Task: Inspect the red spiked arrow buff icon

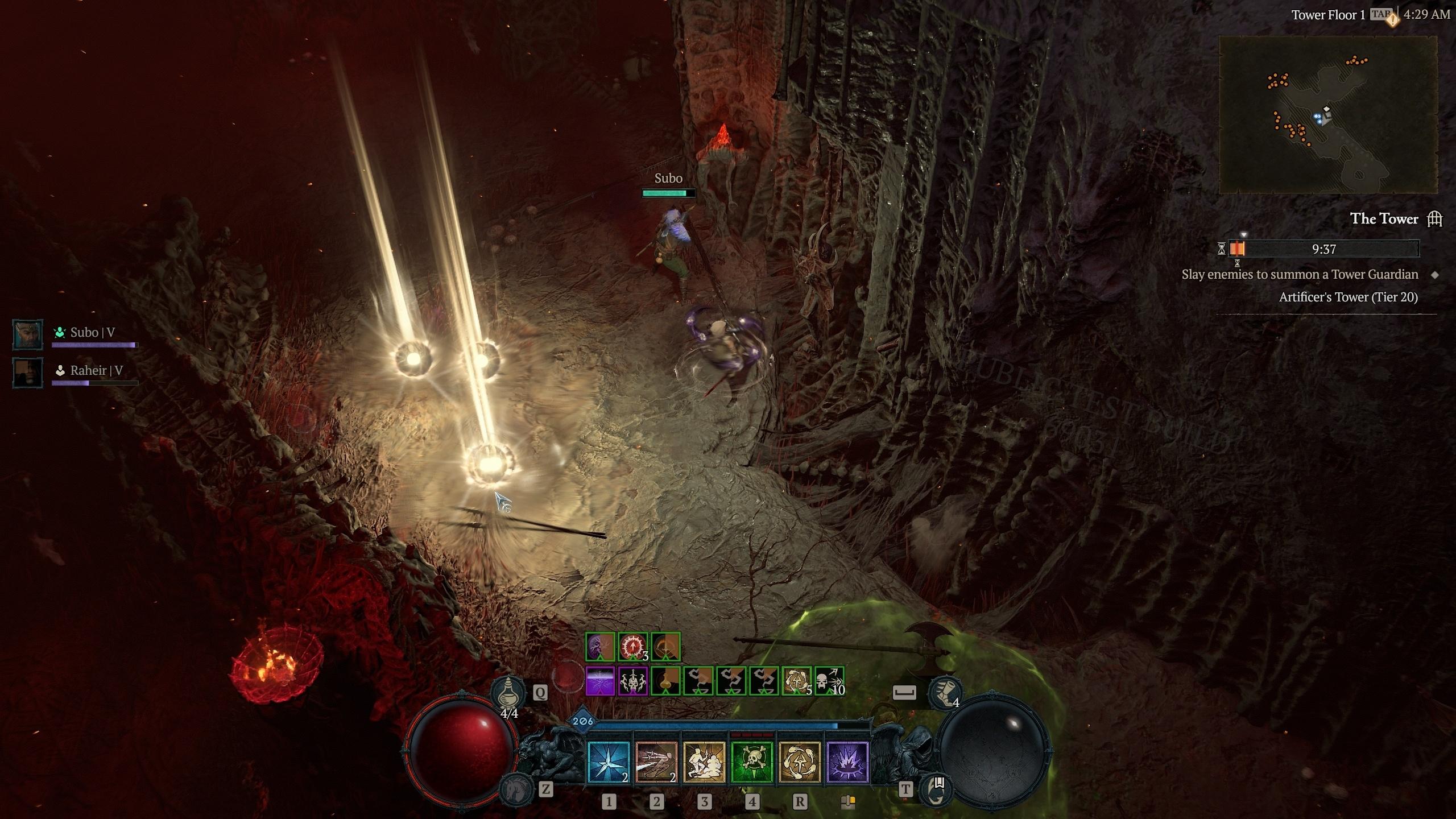Action: tap(632, 647)
